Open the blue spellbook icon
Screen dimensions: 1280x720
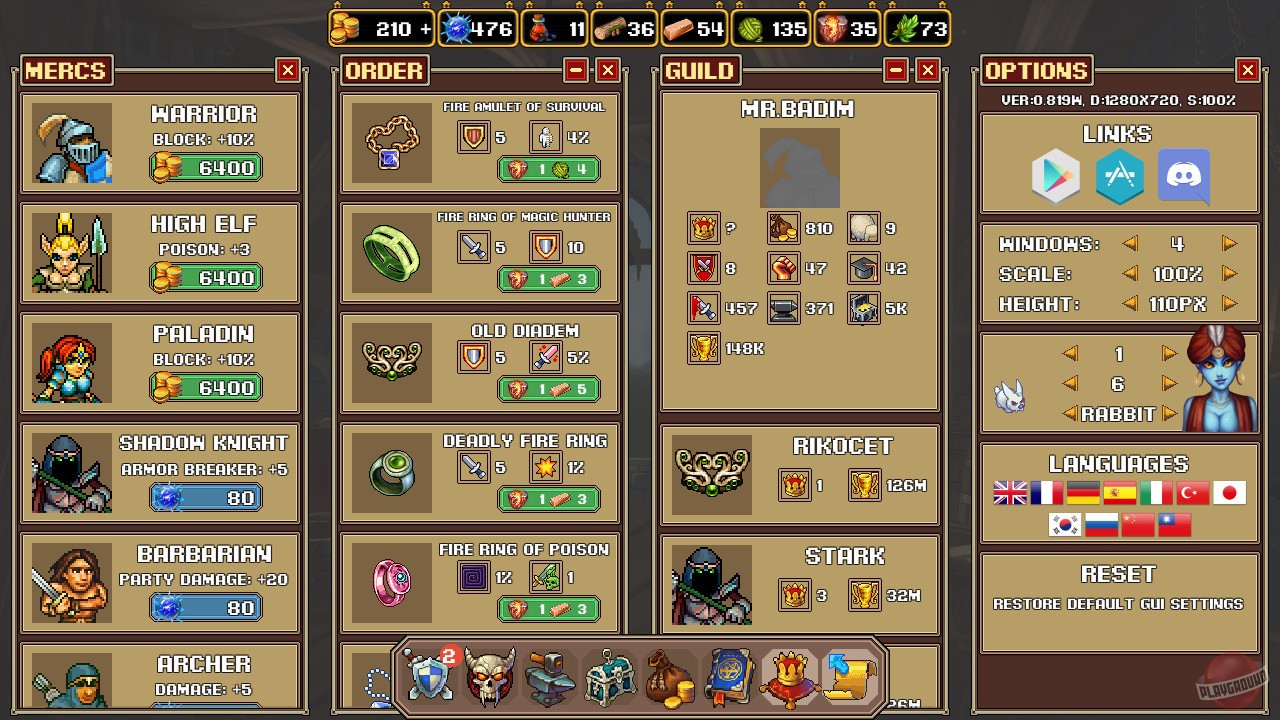click(729, 677)
